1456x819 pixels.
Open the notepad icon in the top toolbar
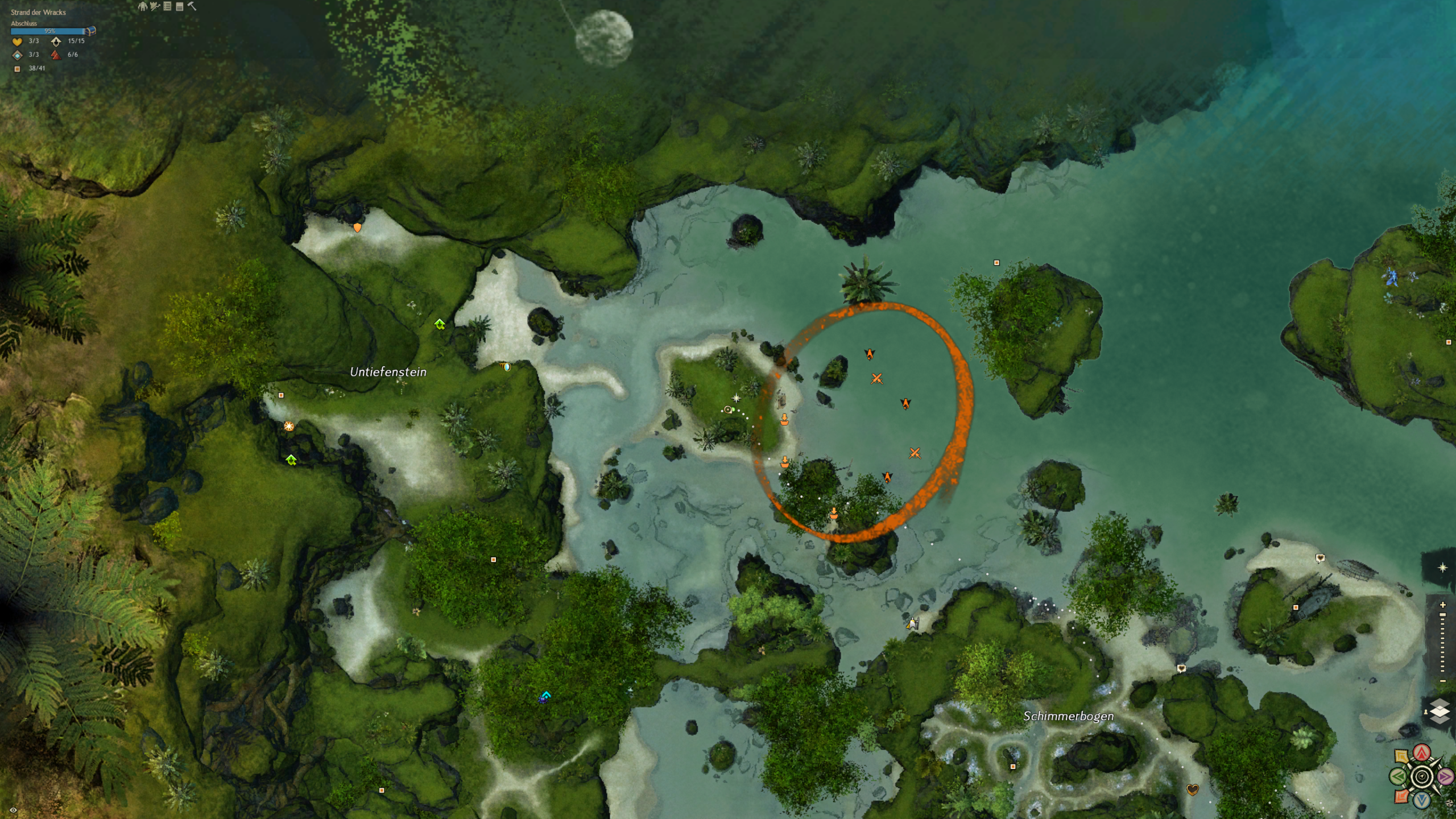click(180, 6)
